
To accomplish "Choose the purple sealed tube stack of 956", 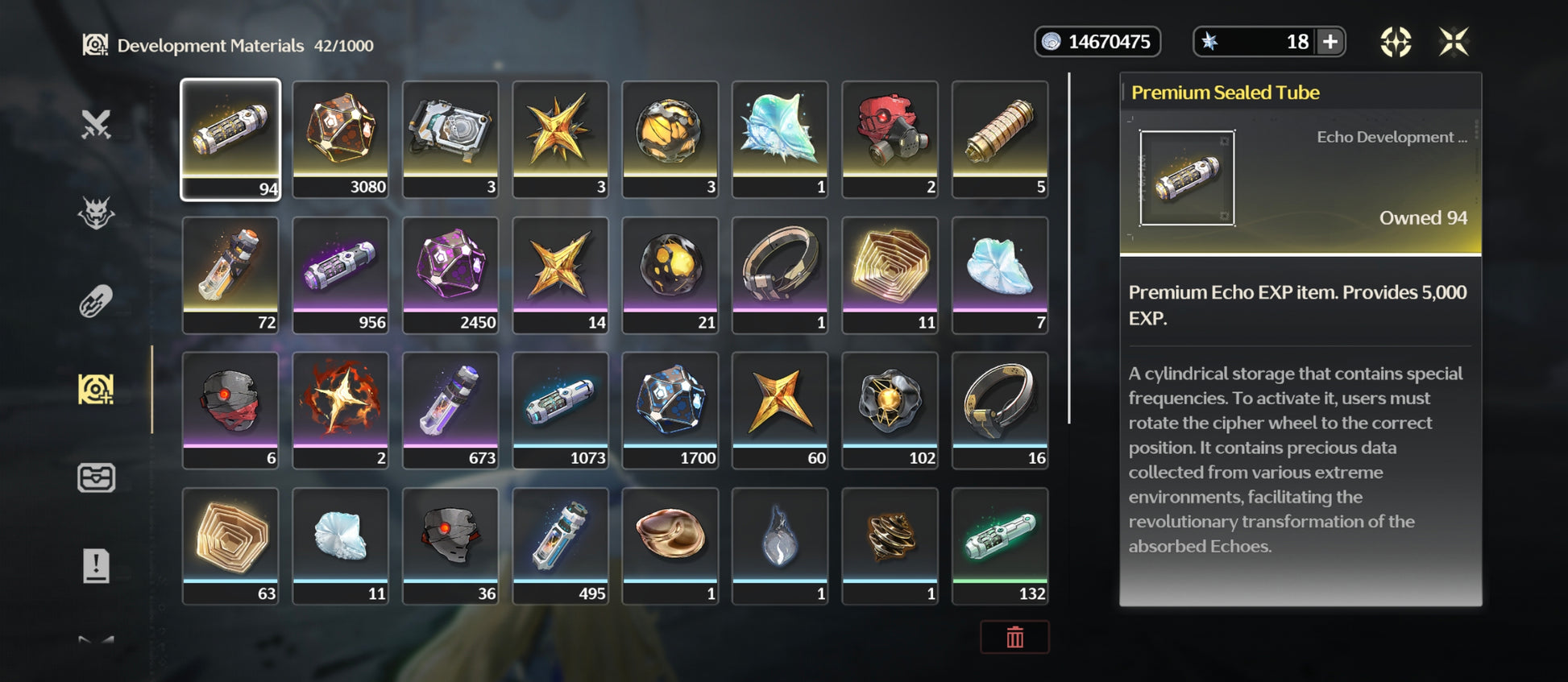I will [x=340, y=274].
